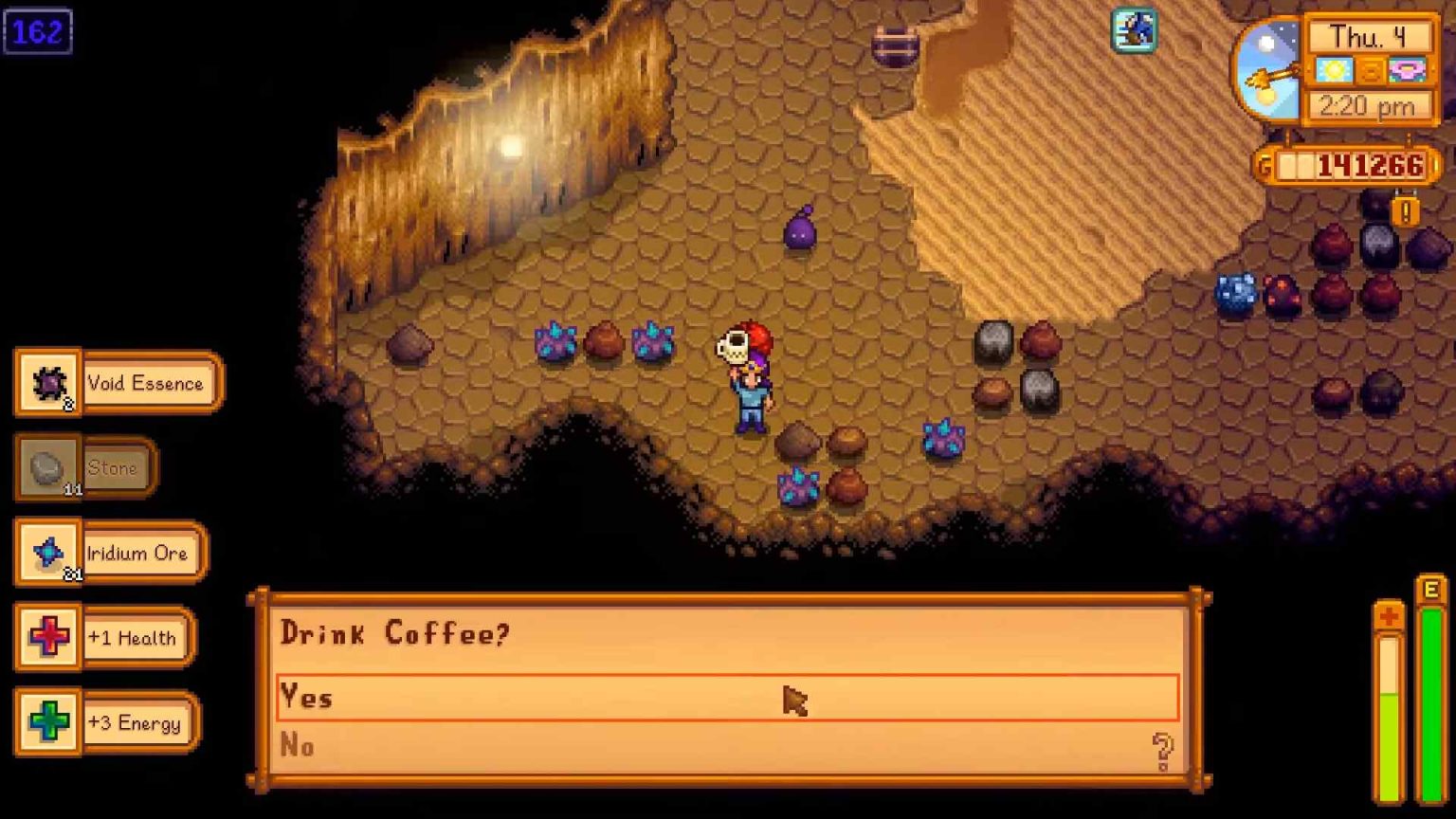Click the Drink Coffee? dialog title text
The height and width of the screenshot is (819, 1456).
396,633
